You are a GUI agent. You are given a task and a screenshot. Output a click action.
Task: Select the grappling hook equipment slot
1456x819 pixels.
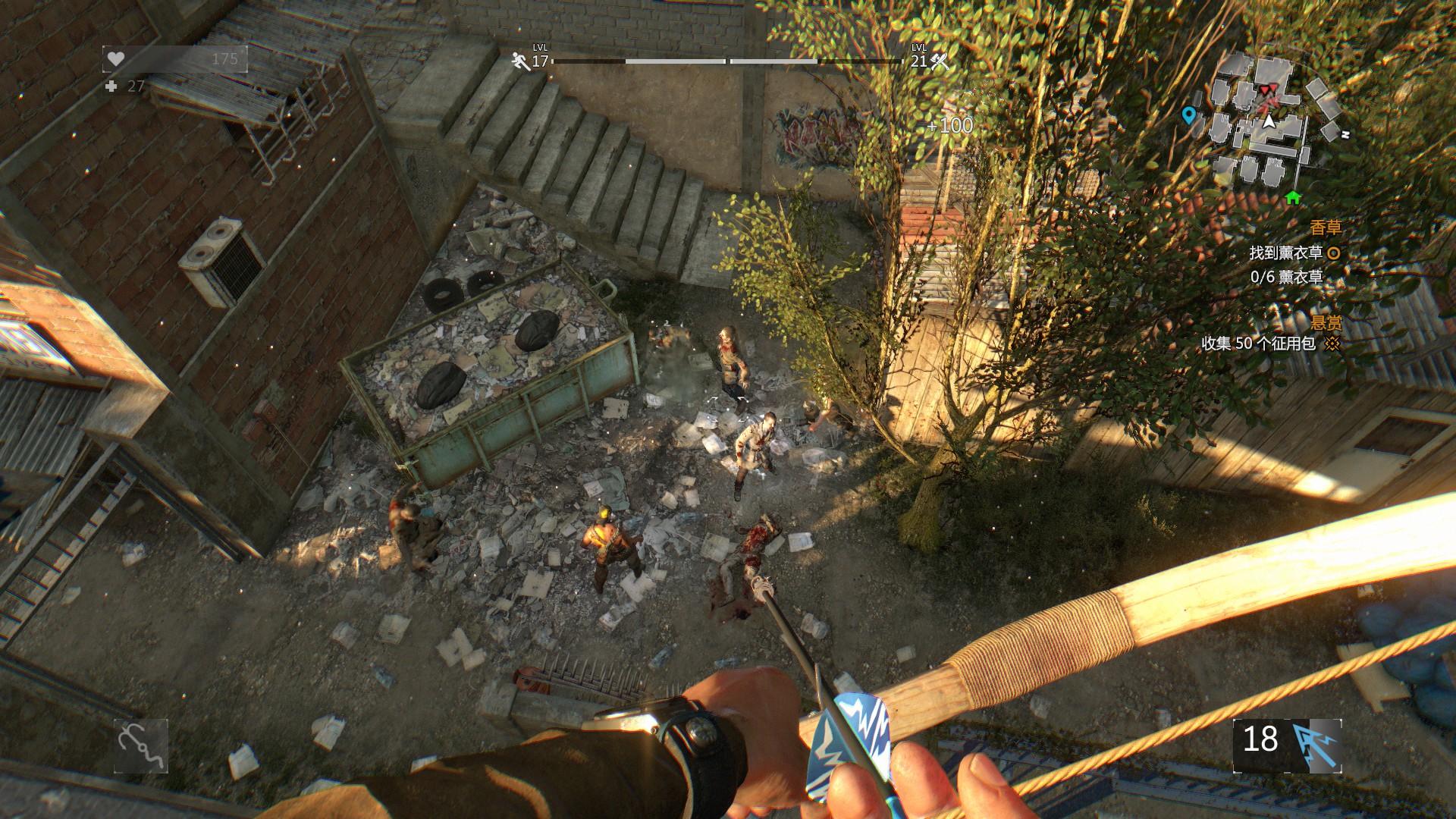click(x=141, y=746)
